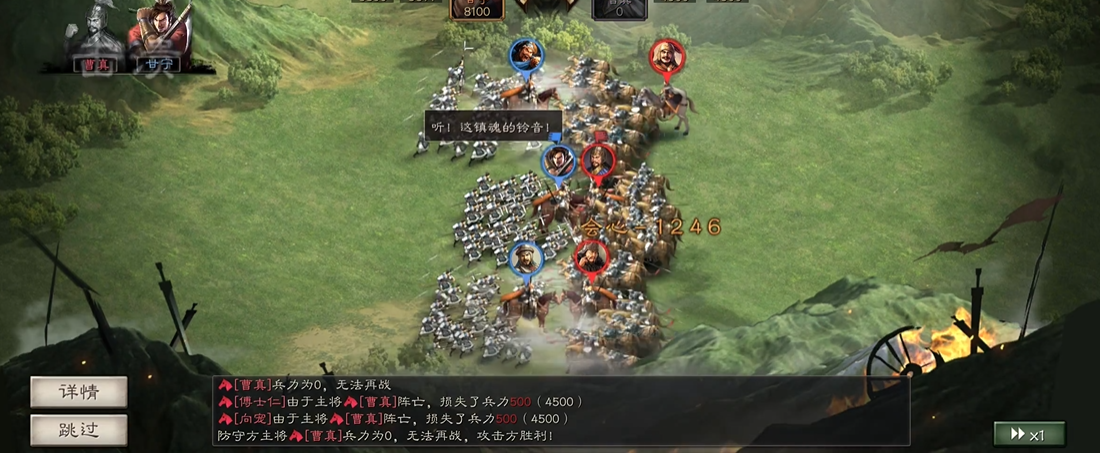Toggle the x1 battle speed button
The width and height of the screenshot is (1100, 453).
click(1029, 434)
